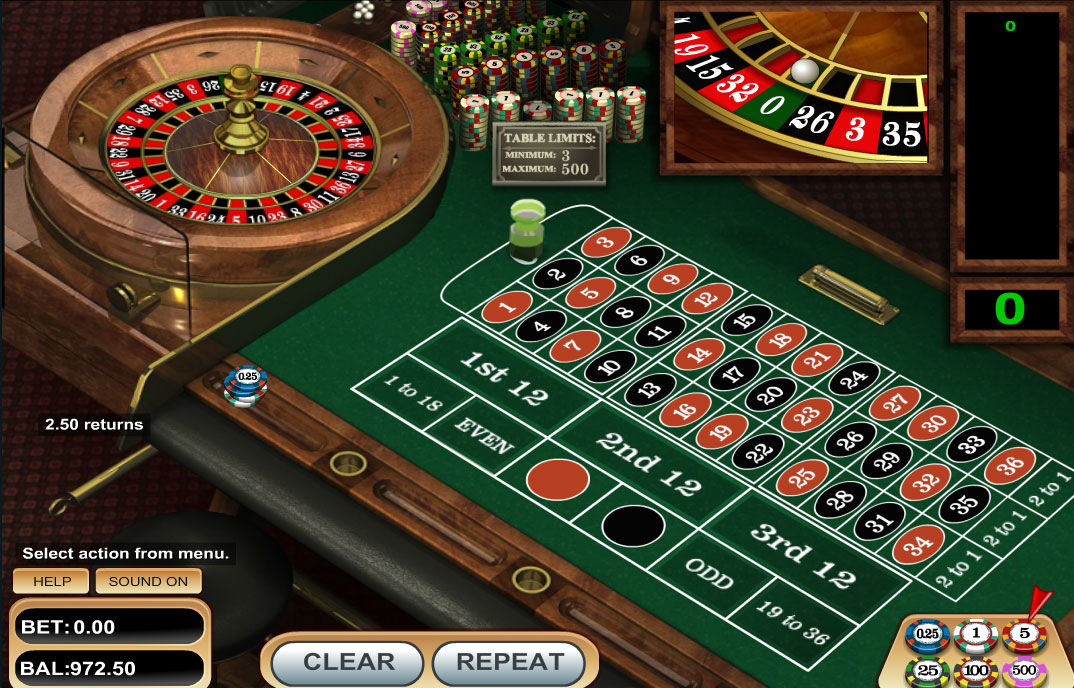Place a bet on 1st 12
This screenshot has width=1074, height=688.
click(502, 377)
